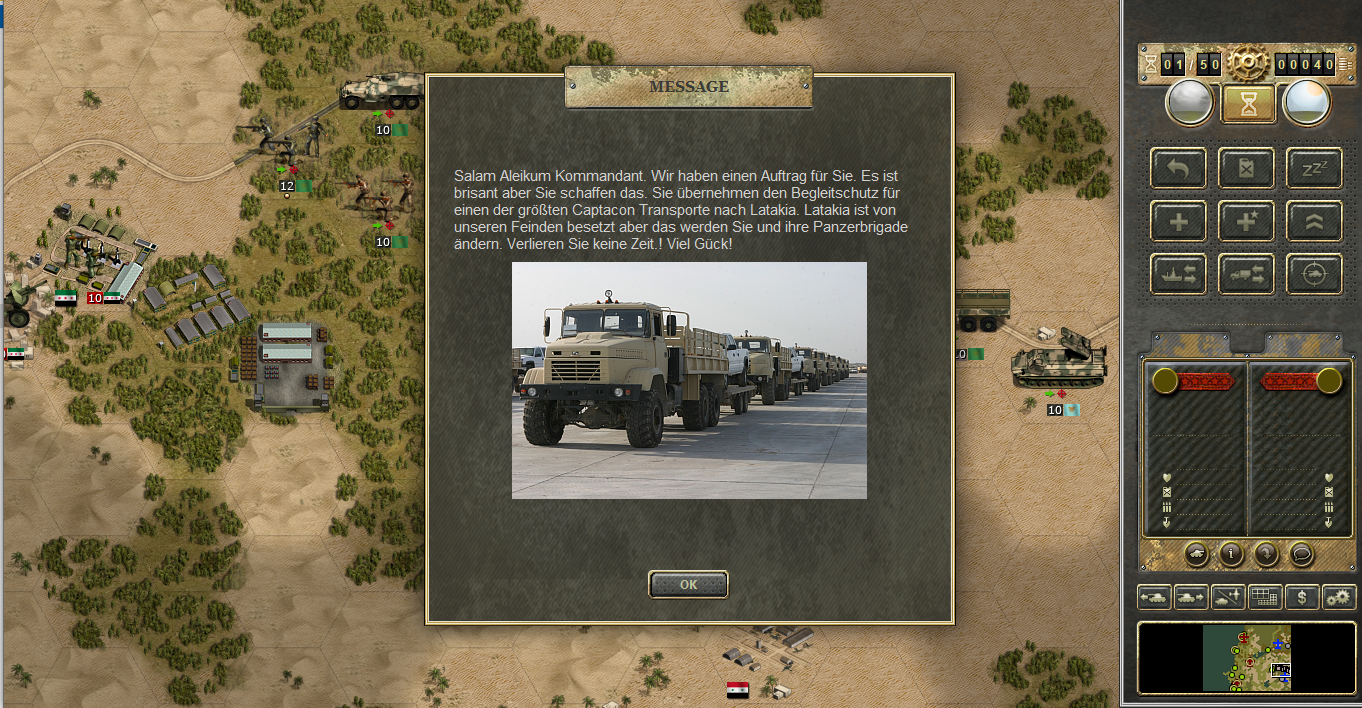Activate the tank crosshair button
Image resolution: width=1362 pixels, height=708 pixels.
1314,274
